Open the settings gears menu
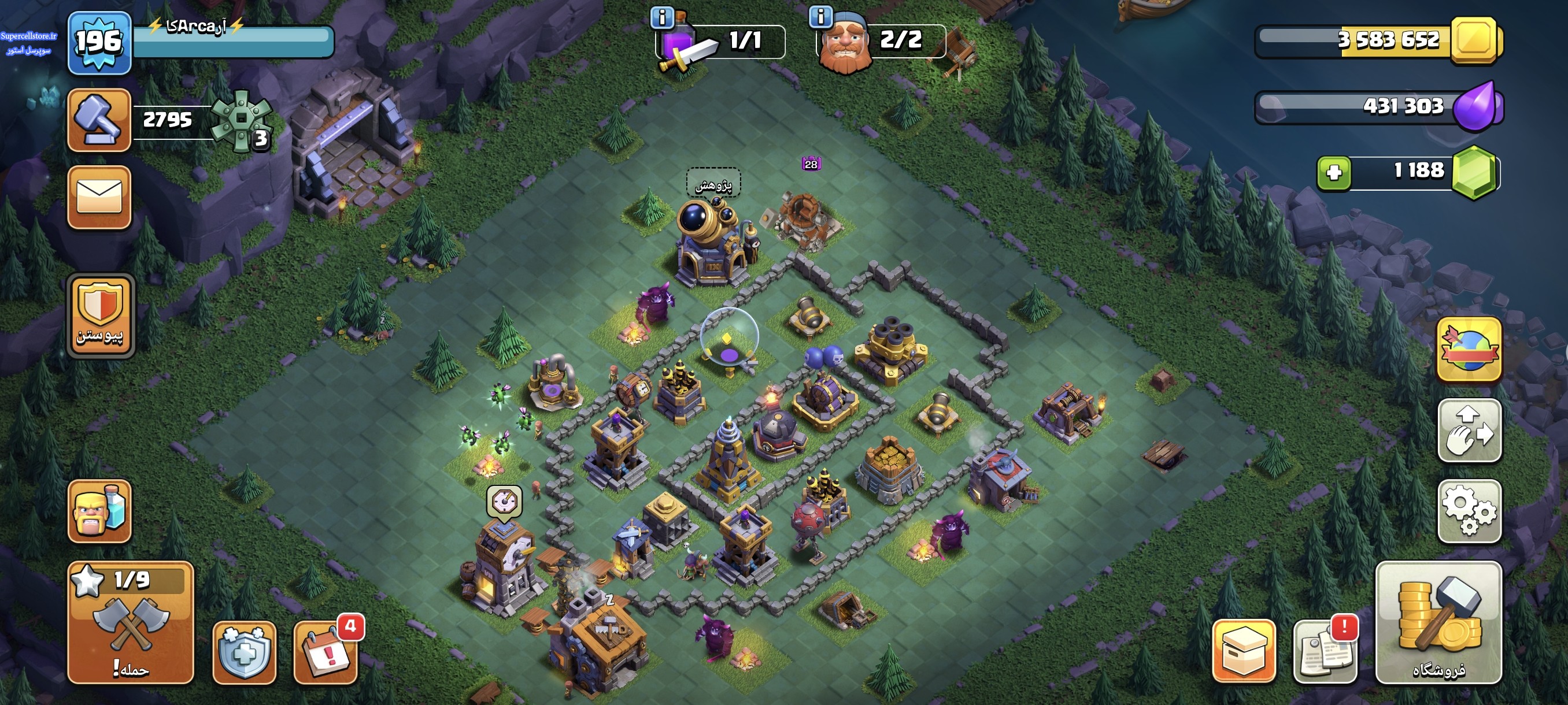The height and width of the screenshot is (705, 1568). point(1469,511)
